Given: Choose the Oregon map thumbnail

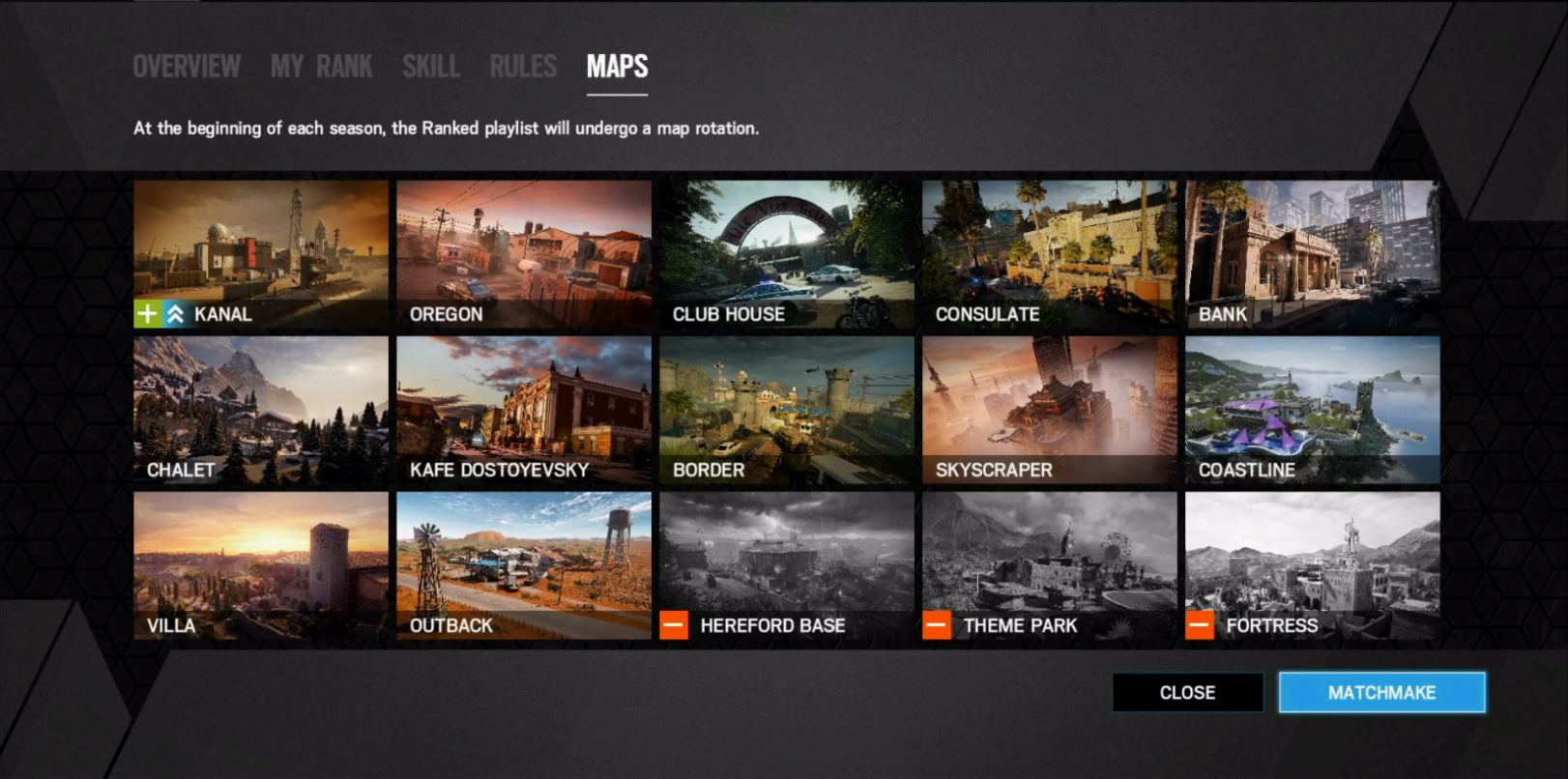Looking at the screenshot, I should pyautogui.click(x=524, y=254).
